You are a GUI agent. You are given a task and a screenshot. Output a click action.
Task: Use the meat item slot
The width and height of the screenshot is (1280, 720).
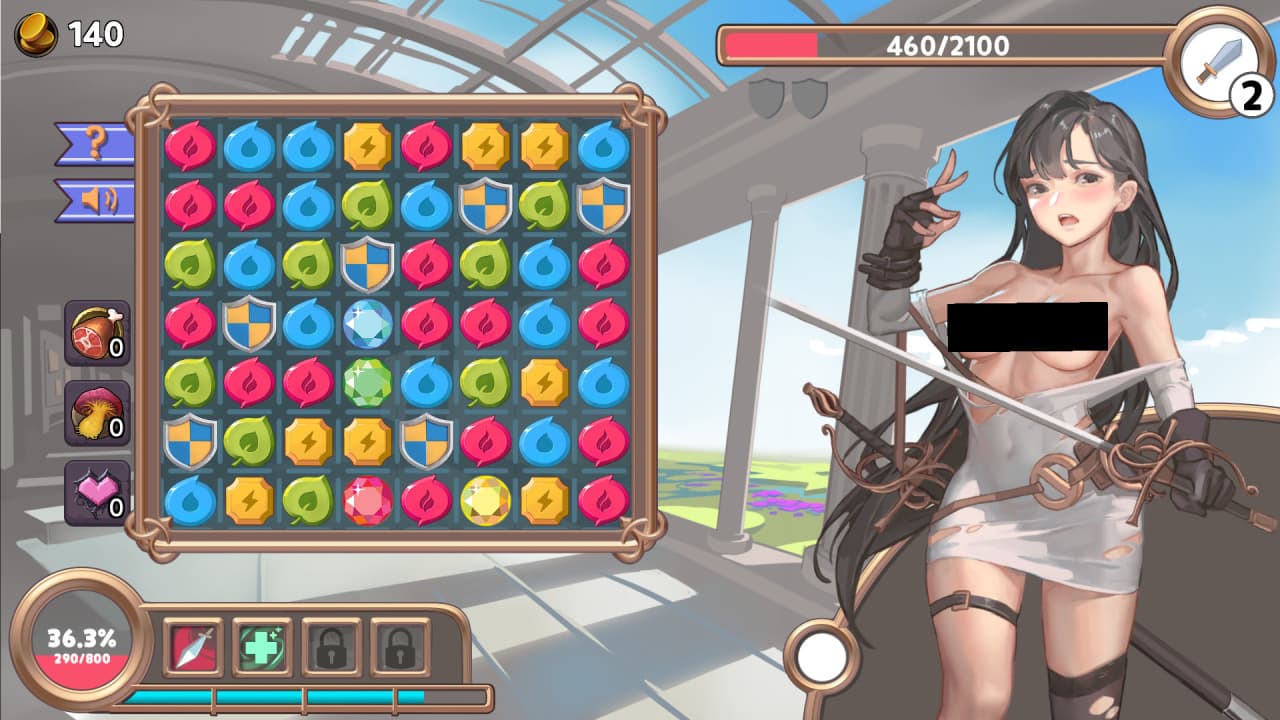tap(97, 332)
